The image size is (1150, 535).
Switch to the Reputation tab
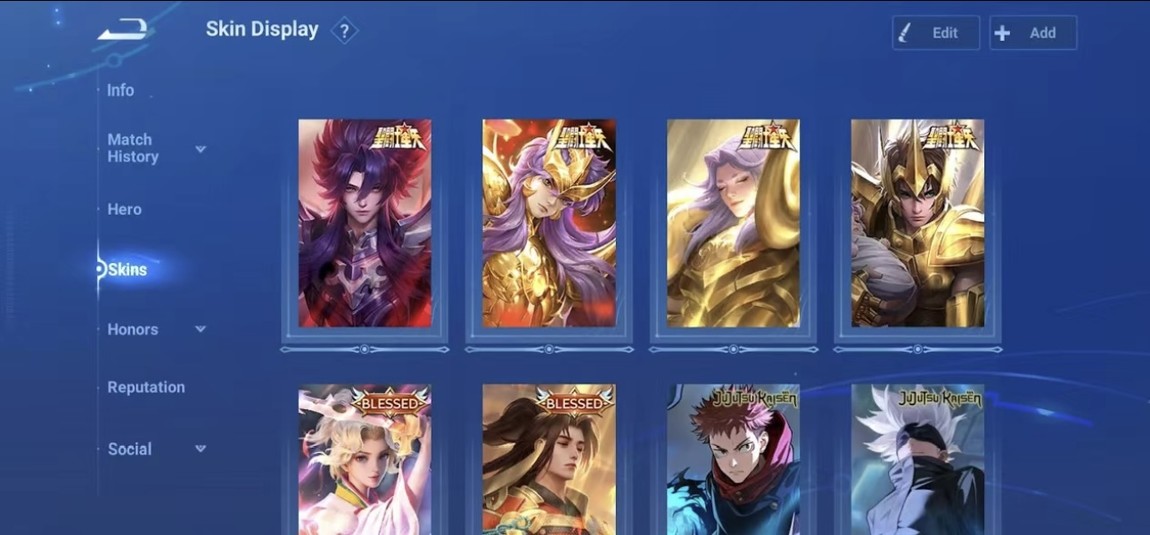(x=146, y=387)
